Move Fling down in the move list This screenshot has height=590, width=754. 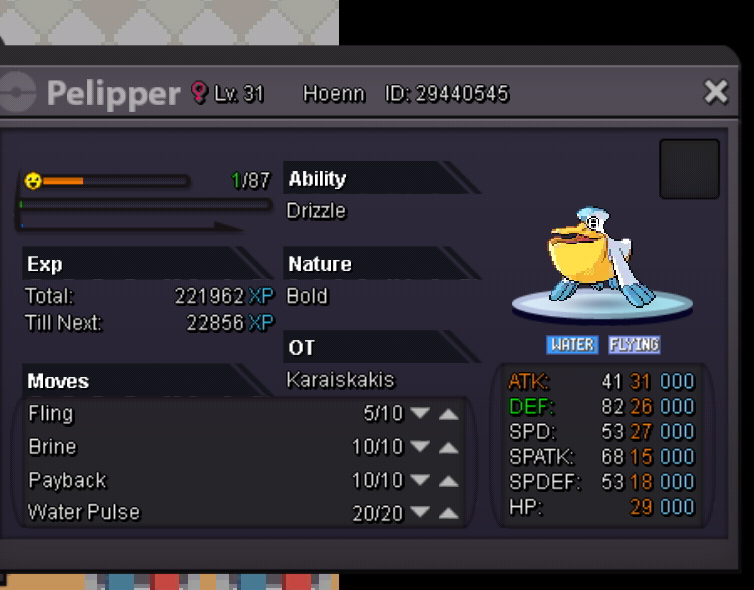tap(420, 414)
